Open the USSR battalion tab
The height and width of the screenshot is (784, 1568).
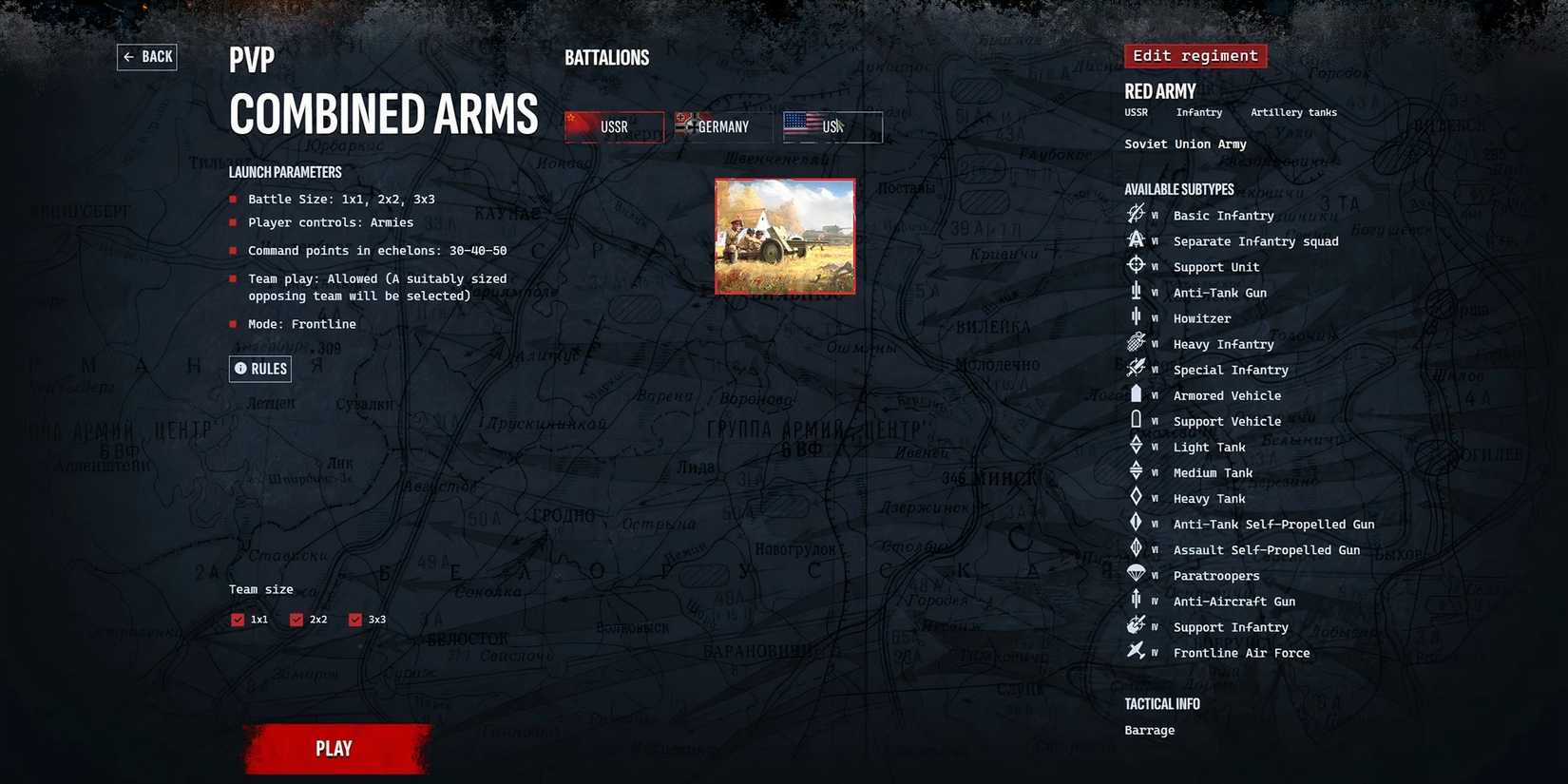pos(614,126)
